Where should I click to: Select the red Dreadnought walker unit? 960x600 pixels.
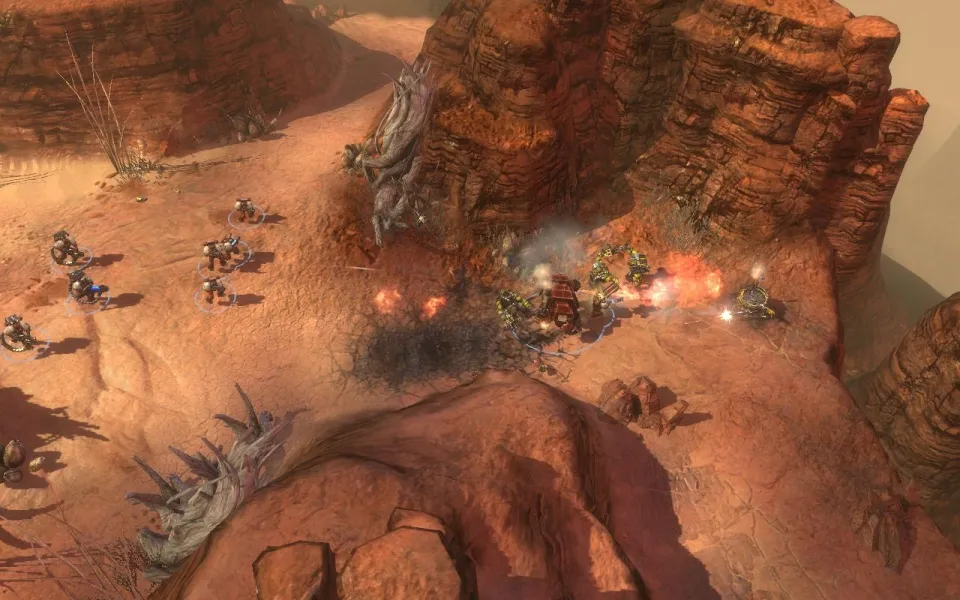(561, 302)
